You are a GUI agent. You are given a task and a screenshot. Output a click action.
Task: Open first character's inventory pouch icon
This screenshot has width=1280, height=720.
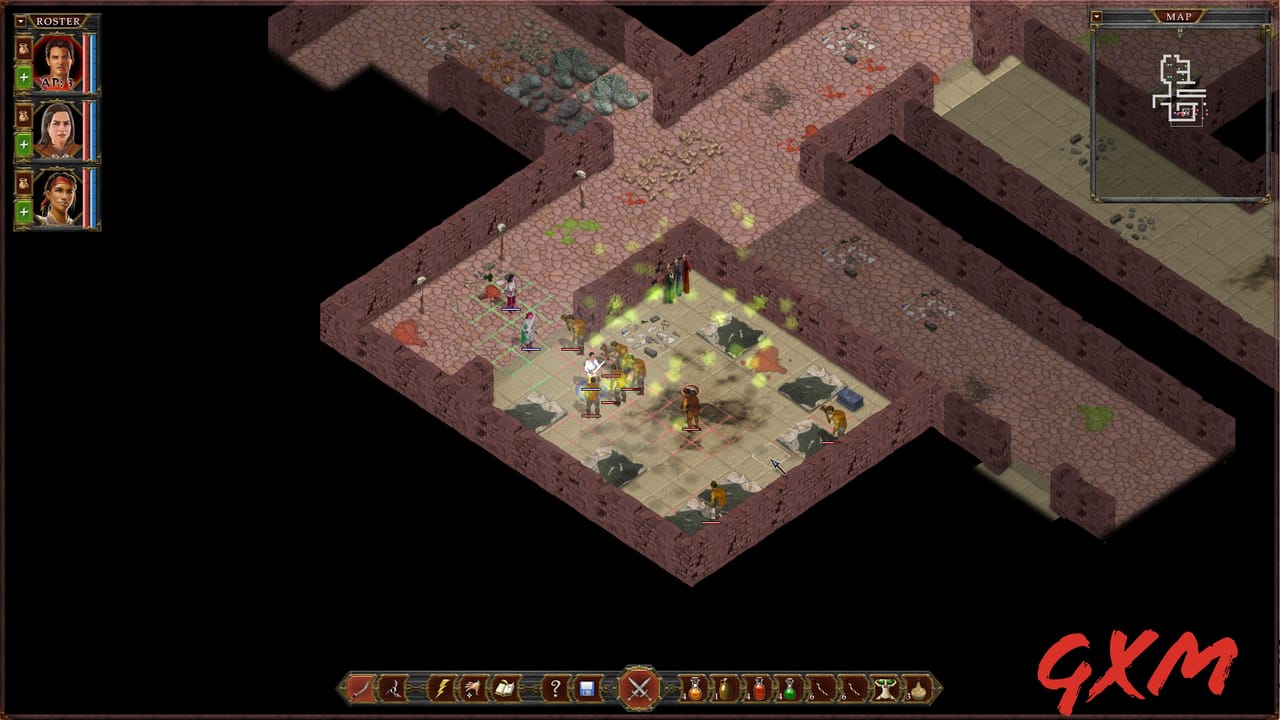pos(22,48)
